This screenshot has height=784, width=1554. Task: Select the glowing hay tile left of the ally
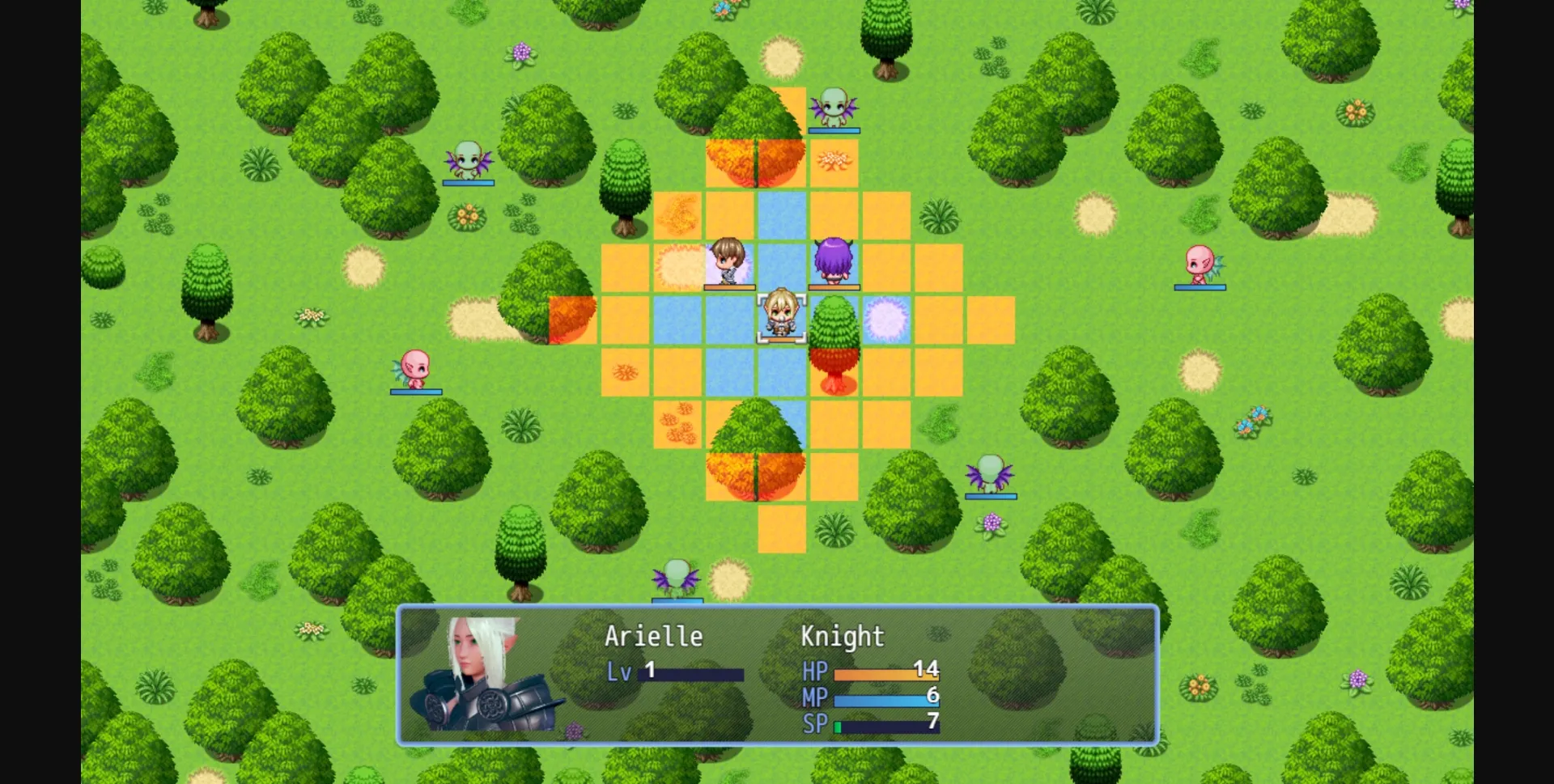tap(680, 263)
